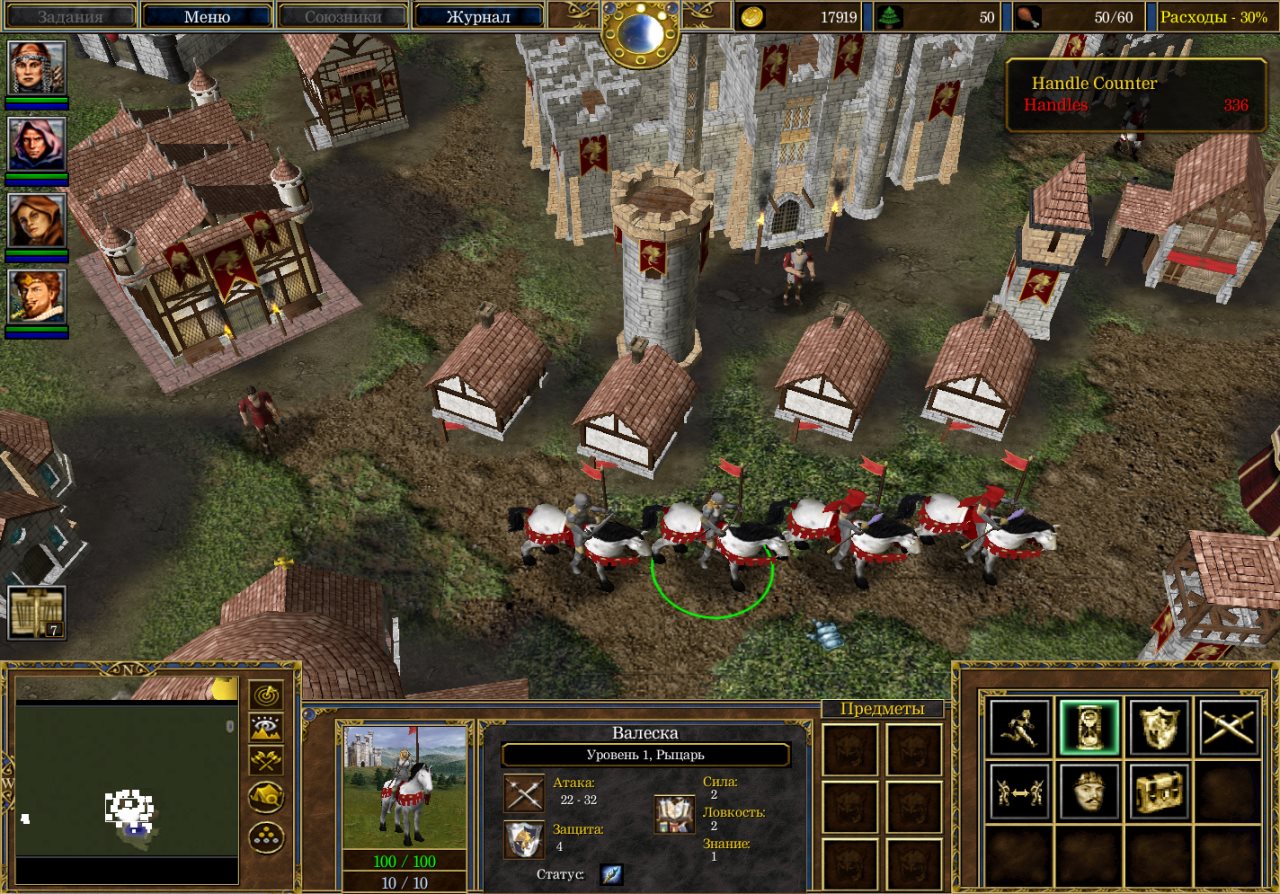This screenshot has height=894, width=1280.
Task: Open the Союзники allies menu
Action: click(342, 16)
